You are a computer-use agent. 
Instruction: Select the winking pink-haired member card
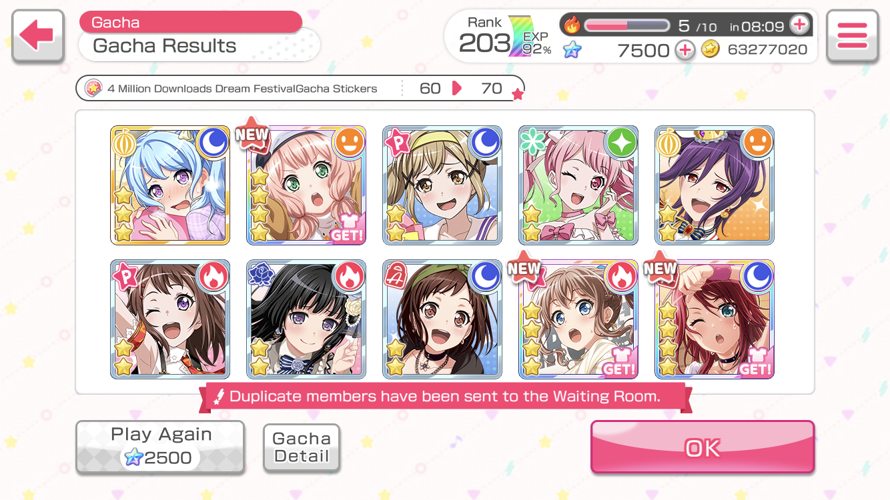point(578,185)
